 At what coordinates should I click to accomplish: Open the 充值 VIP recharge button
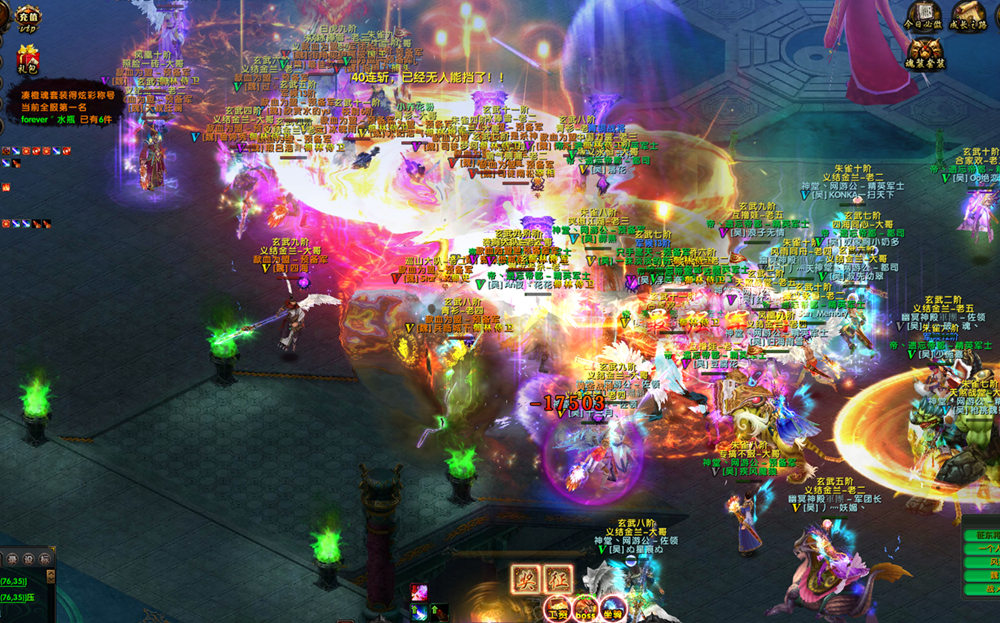(x=26, y=19)
